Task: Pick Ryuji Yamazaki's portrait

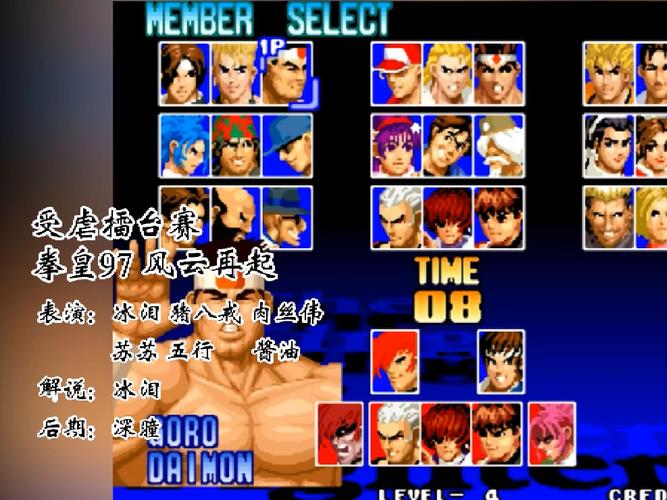Action: 609,217
